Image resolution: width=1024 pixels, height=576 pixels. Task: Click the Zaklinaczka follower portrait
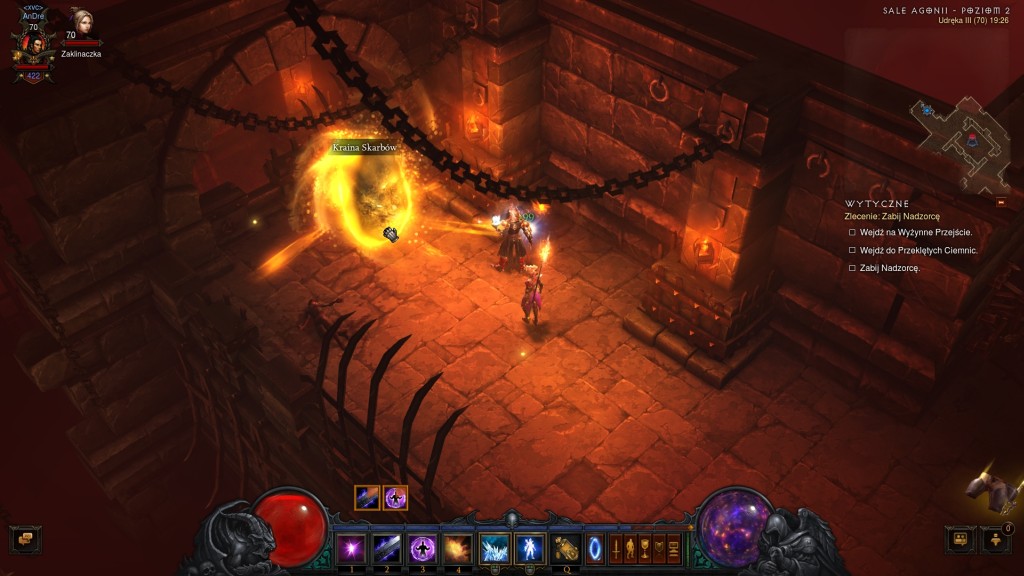80,24
